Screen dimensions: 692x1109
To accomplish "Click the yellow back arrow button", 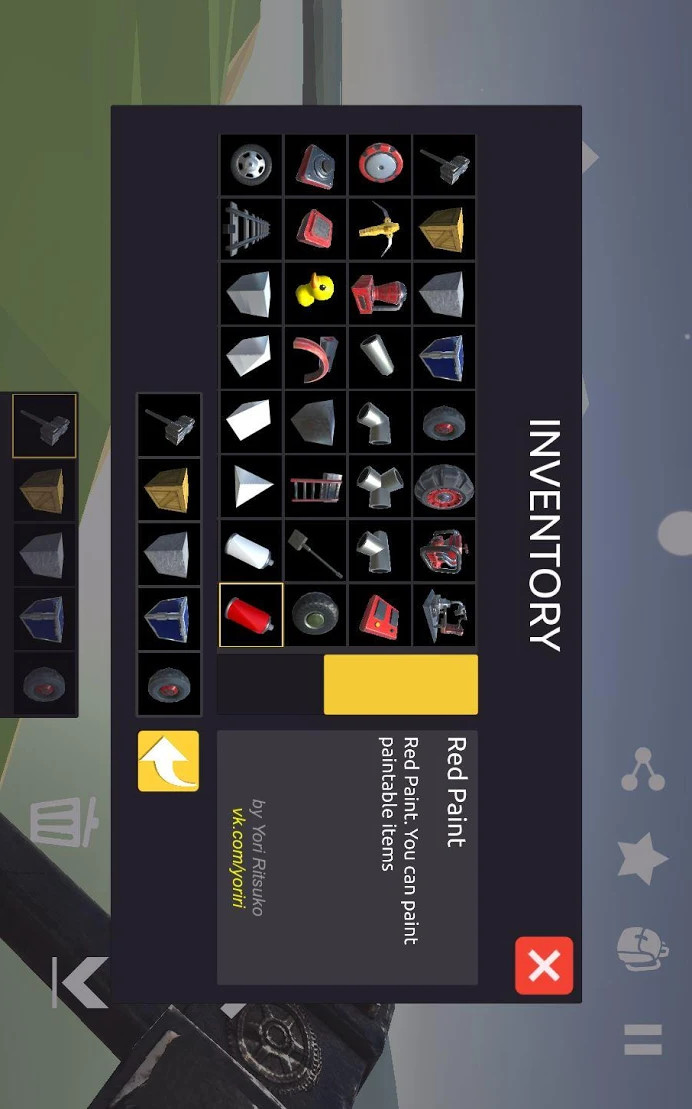I will (x=168, y=761).
